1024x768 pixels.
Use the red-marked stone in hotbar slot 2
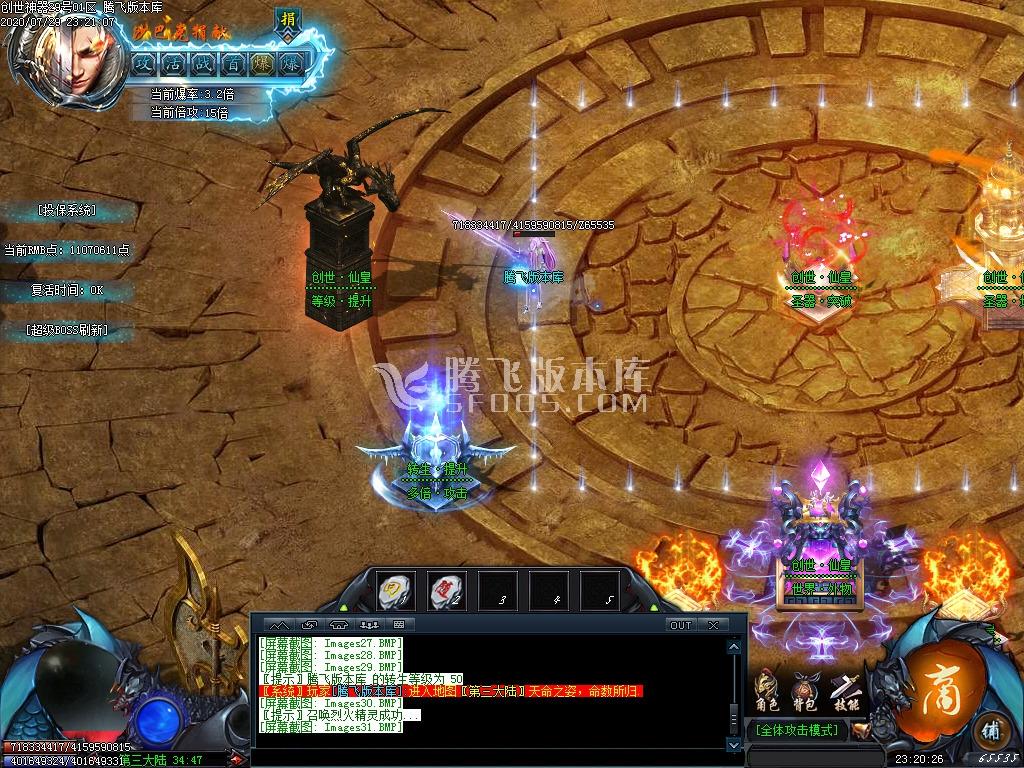(447, 592)
